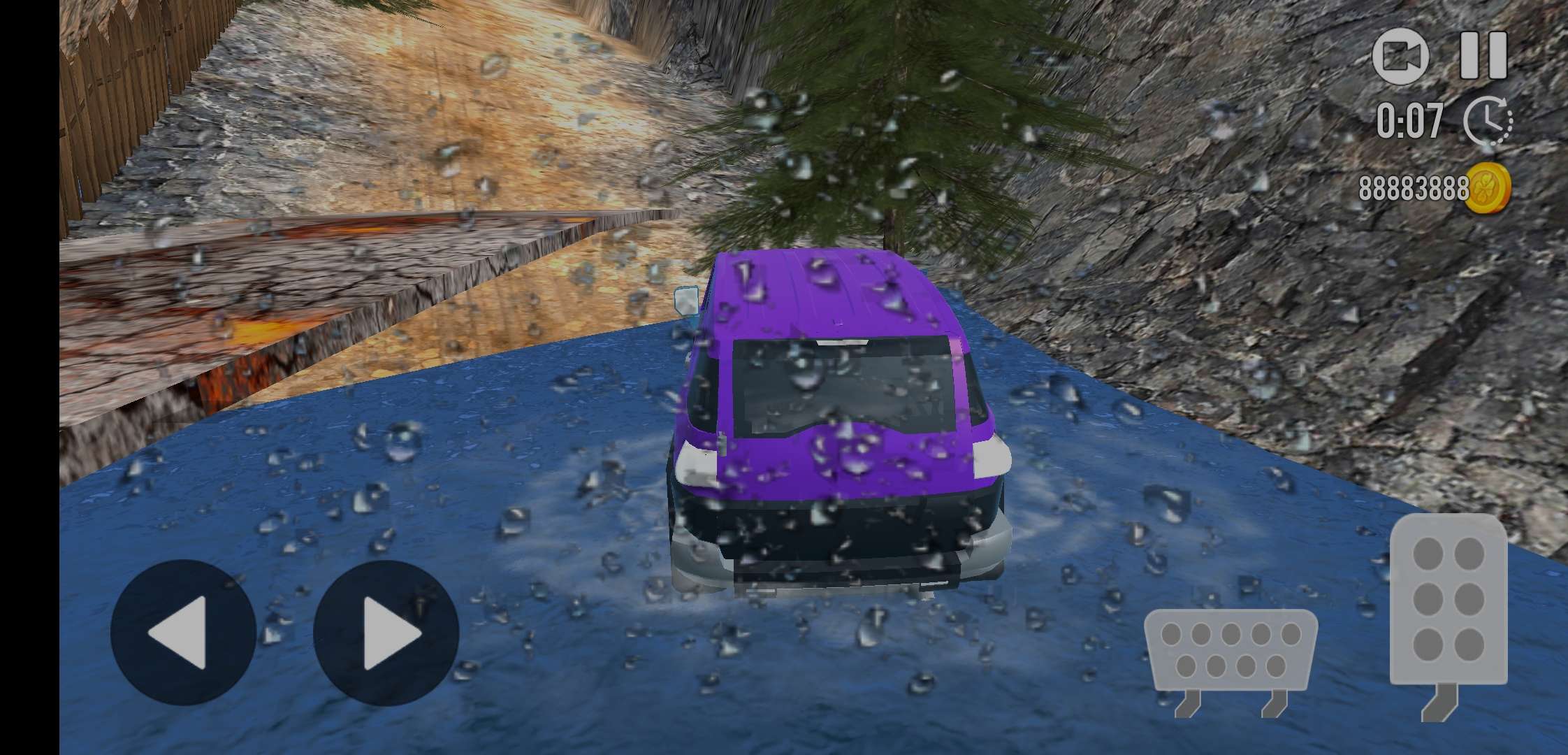Screen dimensions: 1568x755
Task: Hit the tall gas pedal
Action: click(1448, 600)
